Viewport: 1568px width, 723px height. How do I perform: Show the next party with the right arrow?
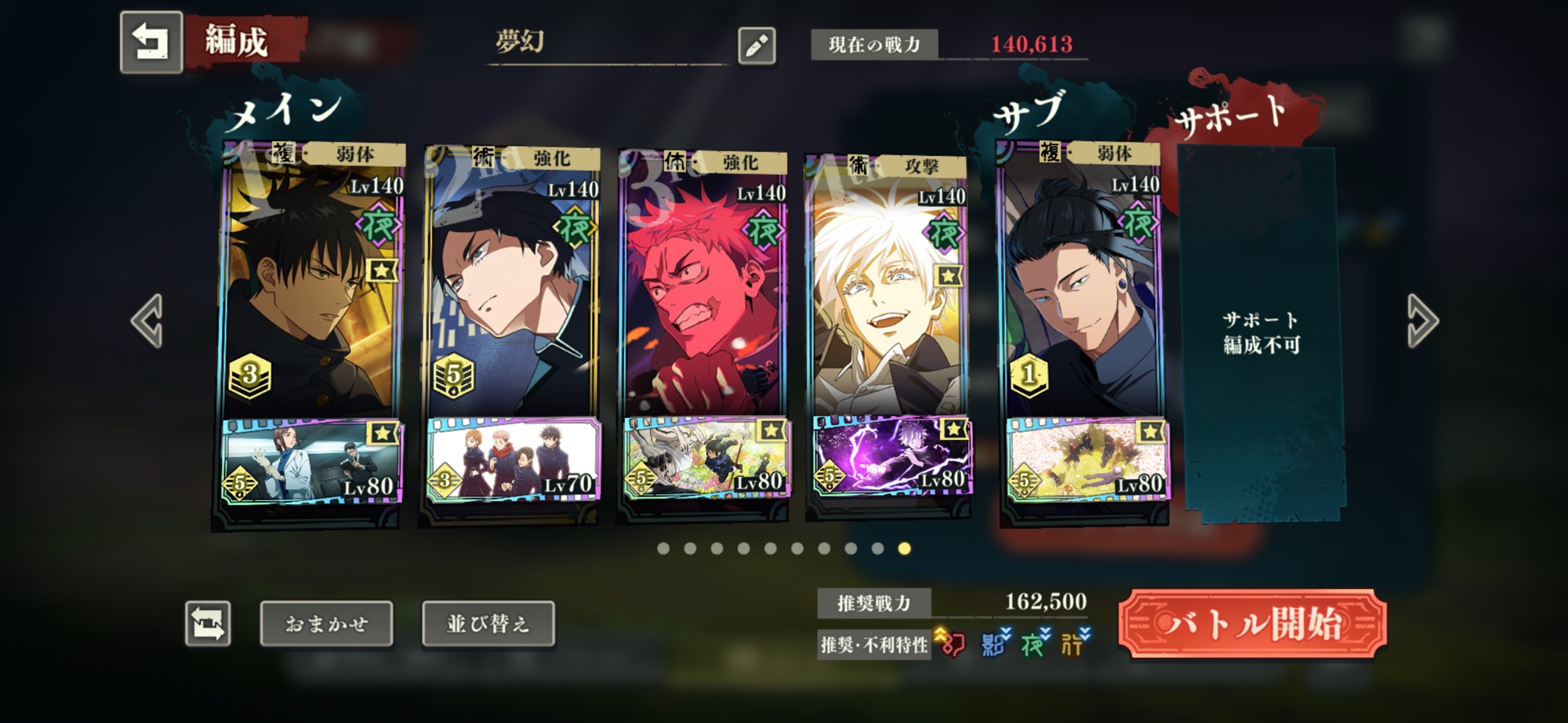1421,321
